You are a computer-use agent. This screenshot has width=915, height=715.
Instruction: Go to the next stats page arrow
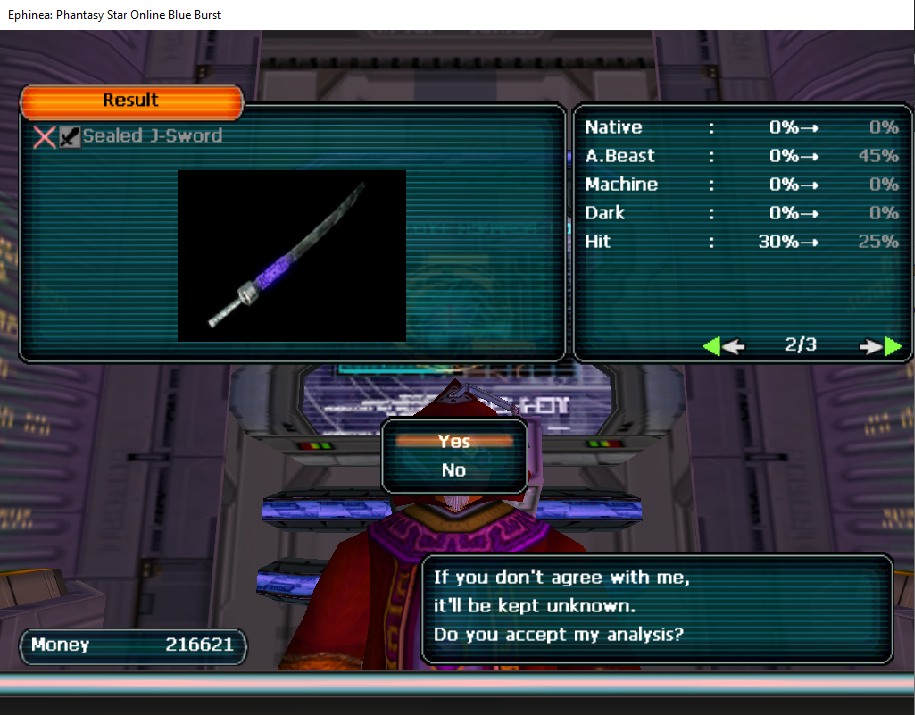coord(880,346)
